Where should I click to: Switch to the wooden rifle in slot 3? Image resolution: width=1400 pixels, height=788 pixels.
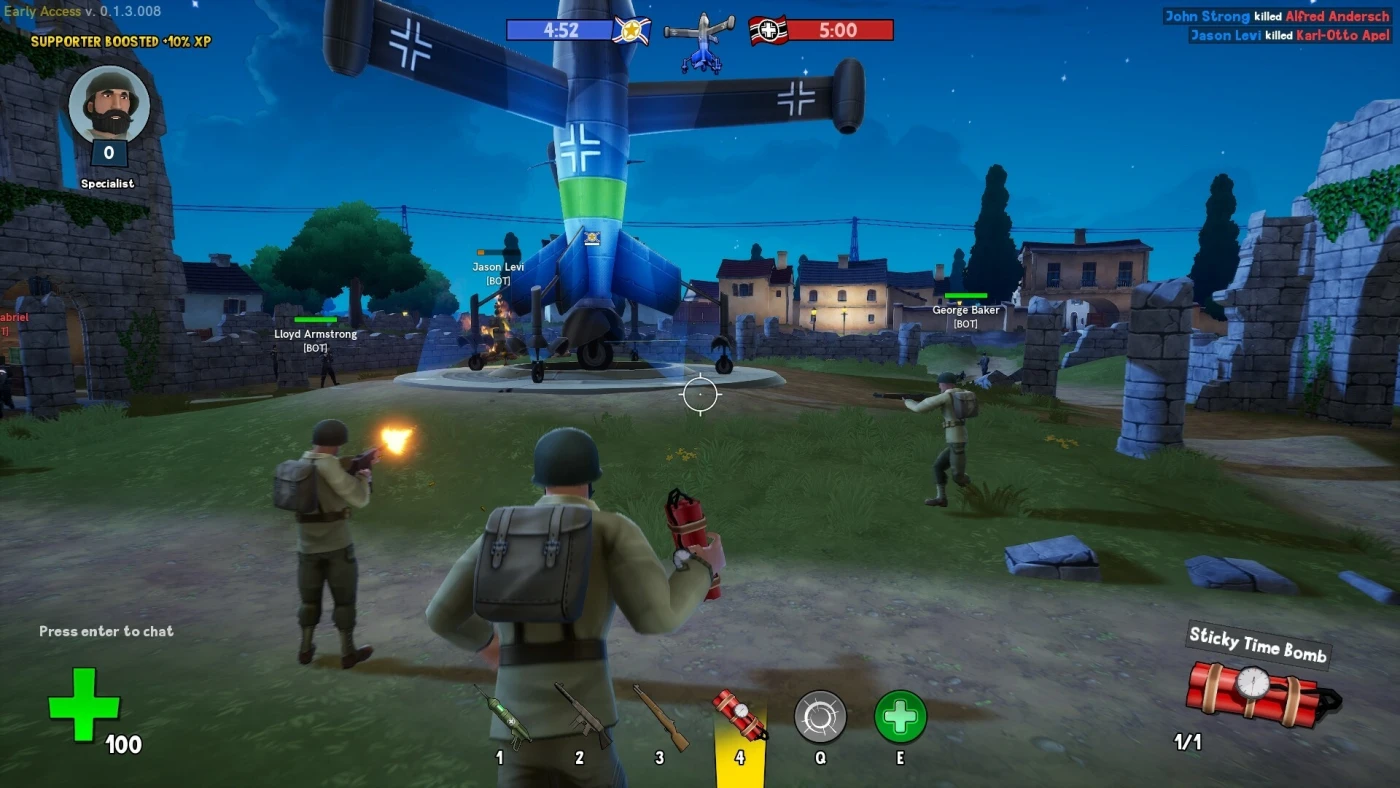click(x=661, y=716)
